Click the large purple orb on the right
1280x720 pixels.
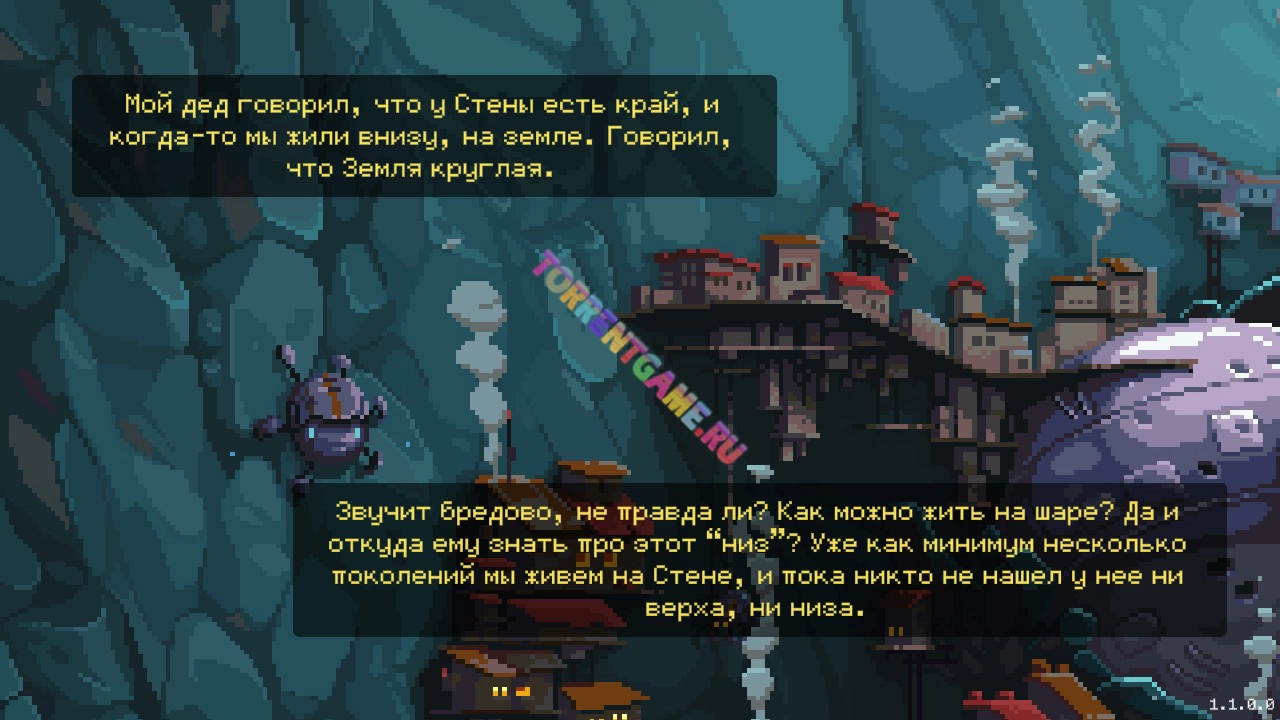coord(1190,400)
